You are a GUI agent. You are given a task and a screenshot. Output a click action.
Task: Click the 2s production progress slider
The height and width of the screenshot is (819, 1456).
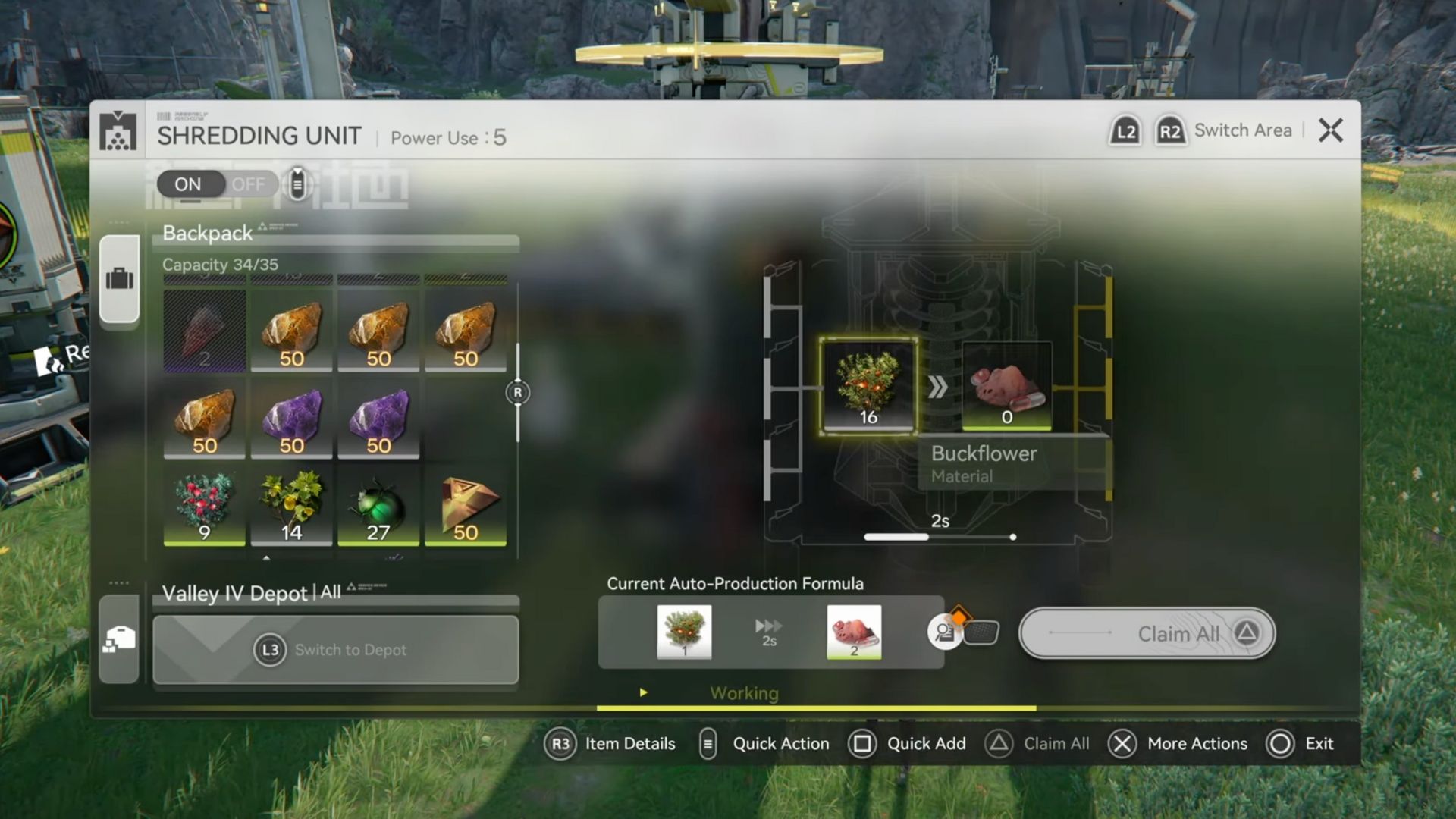point(938,537)
